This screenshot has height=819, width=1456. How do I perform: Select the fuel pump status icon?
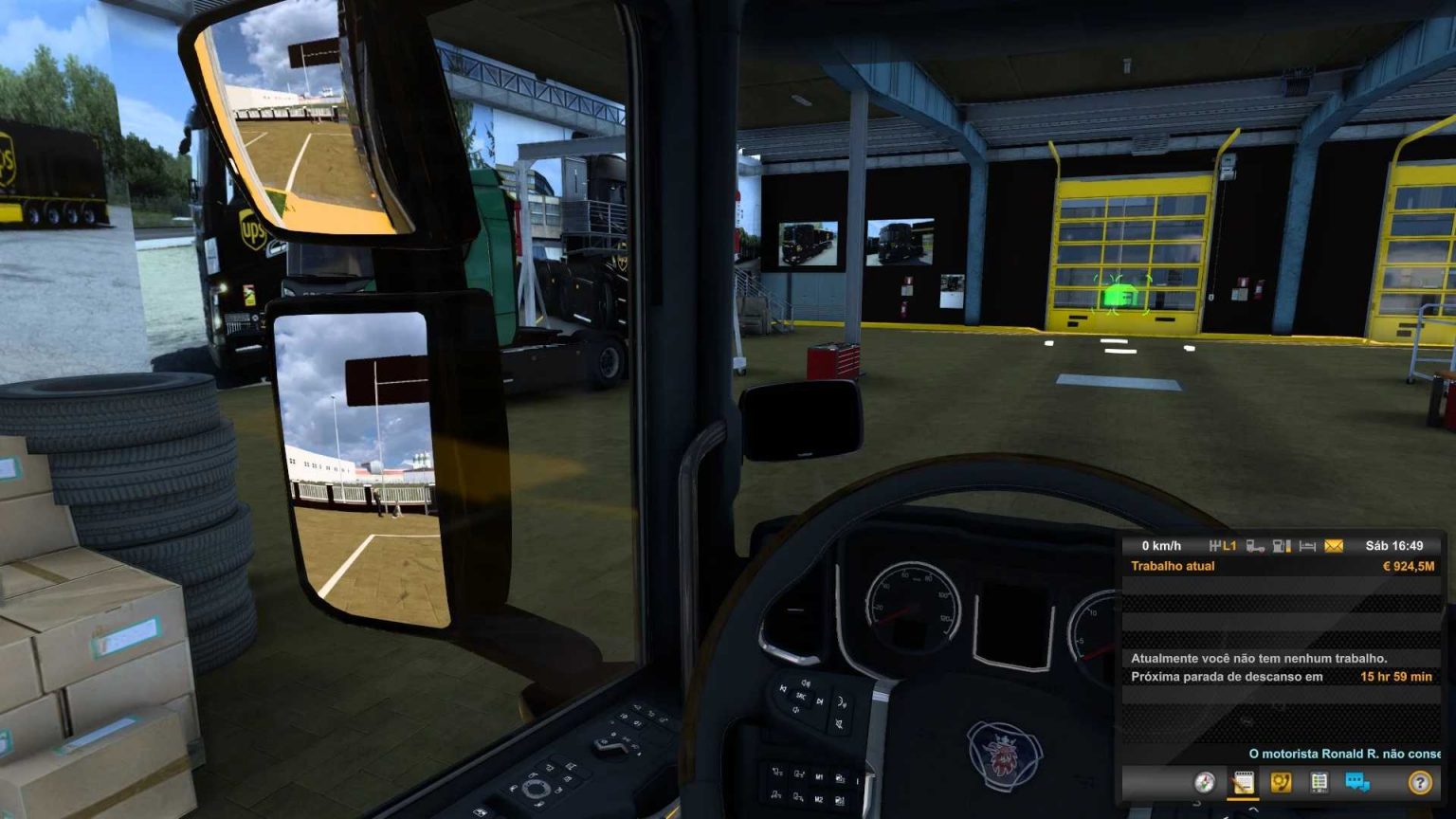point(1279,546)
